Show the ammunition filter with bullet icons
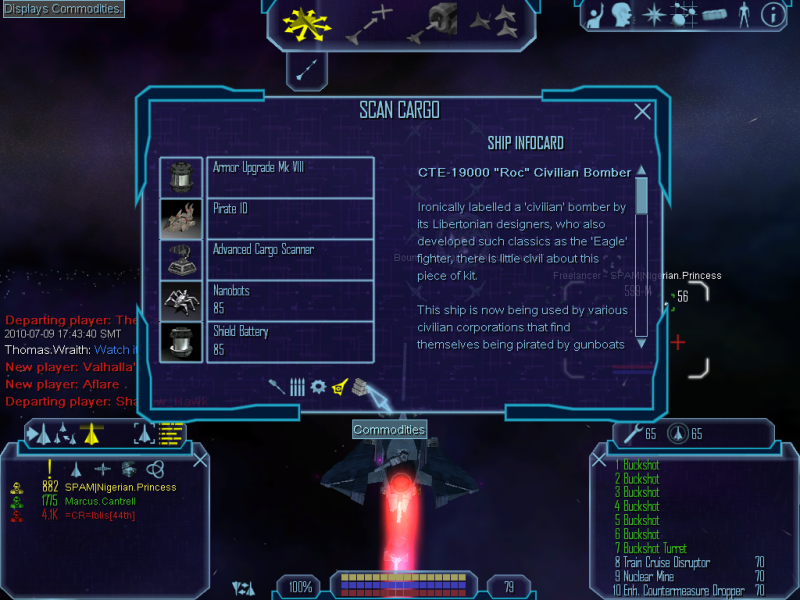Screen dimensions: 800x600 pyautogui.click(x=297, y=386)
